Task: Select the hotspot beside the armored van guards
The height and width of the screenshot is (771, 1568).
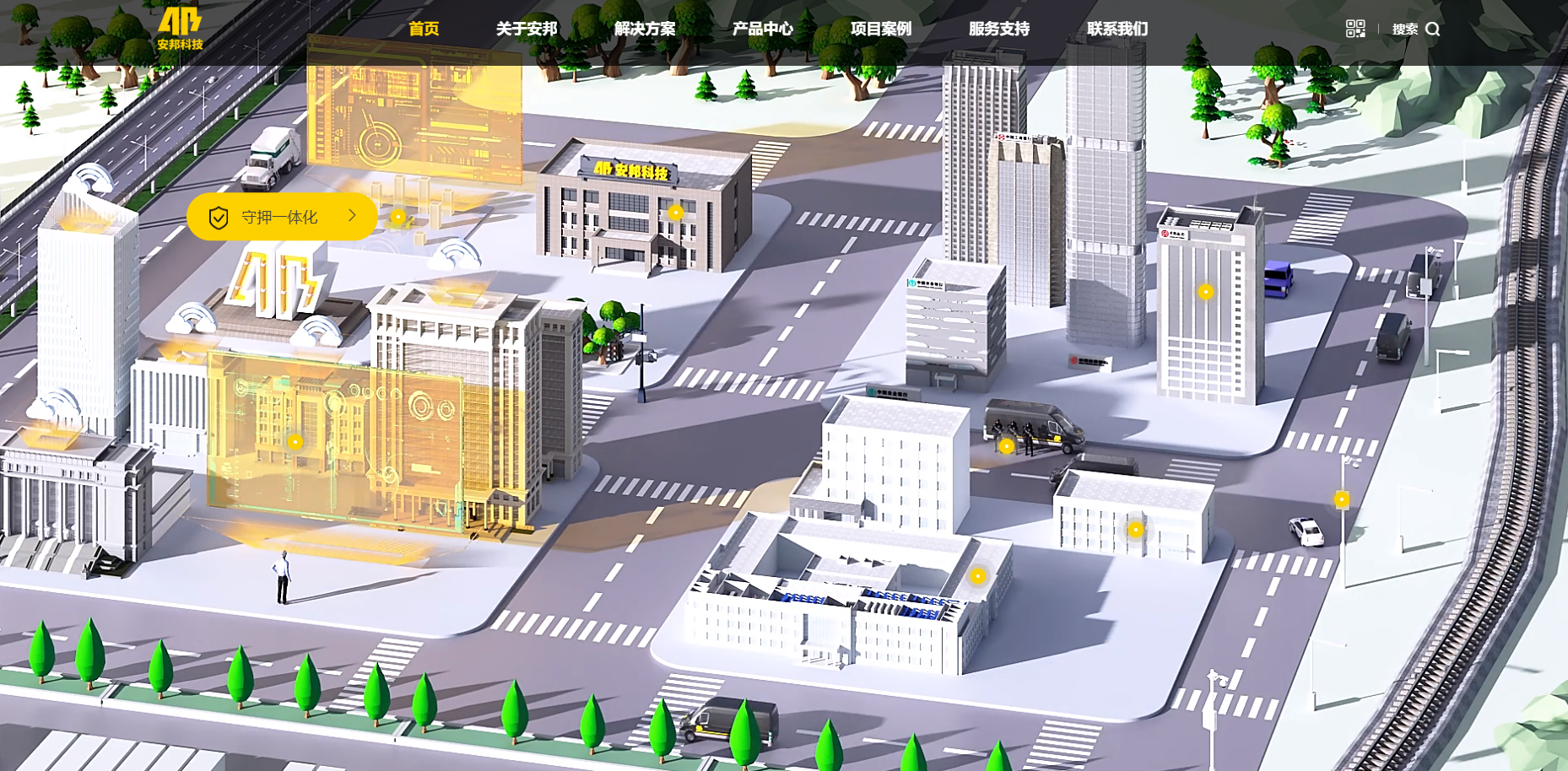Action: tap(1007, 445)
